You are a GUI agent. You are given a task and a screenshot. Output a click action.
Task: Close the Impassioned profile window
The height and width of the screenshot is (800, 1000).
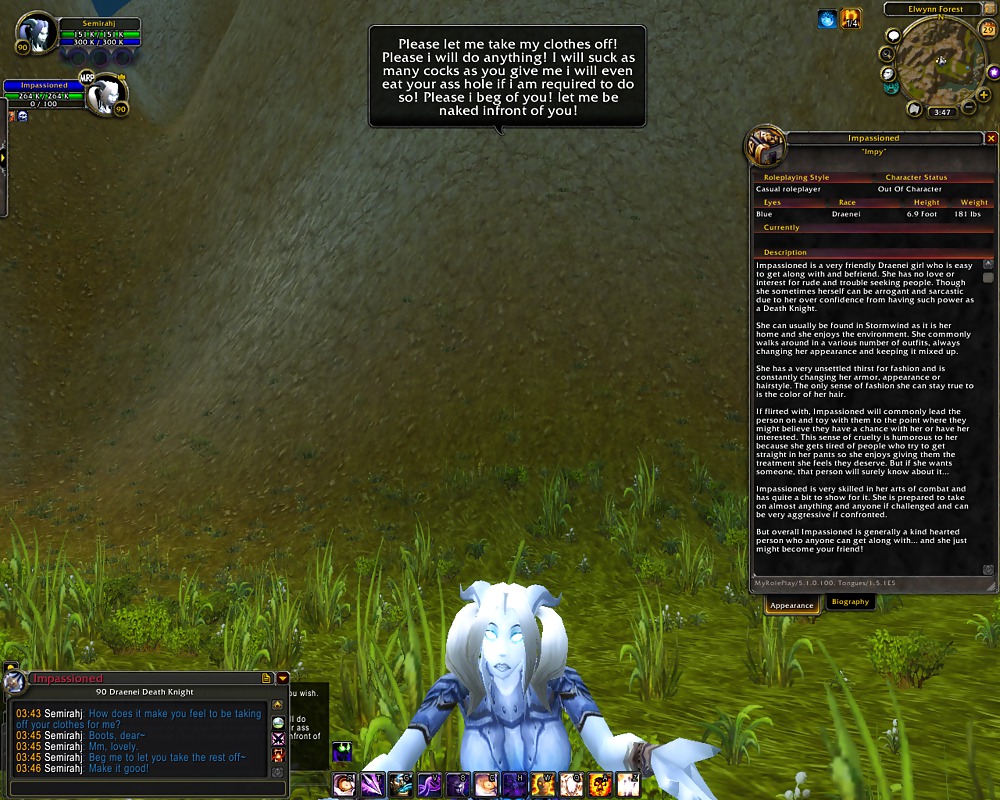coord(991,138)
